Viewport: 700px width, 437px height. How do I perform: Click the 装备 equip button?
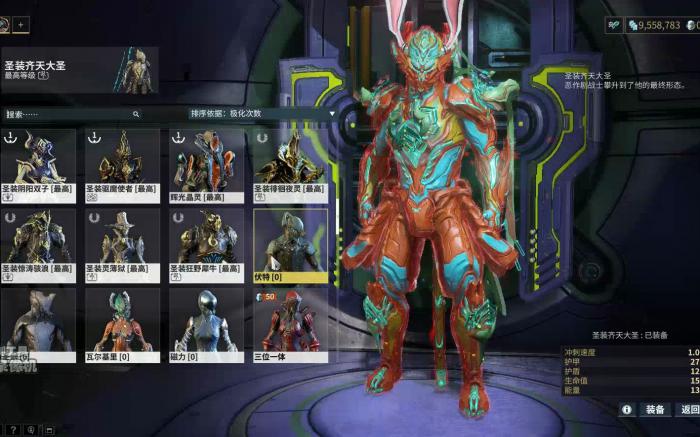coord(654,409)
